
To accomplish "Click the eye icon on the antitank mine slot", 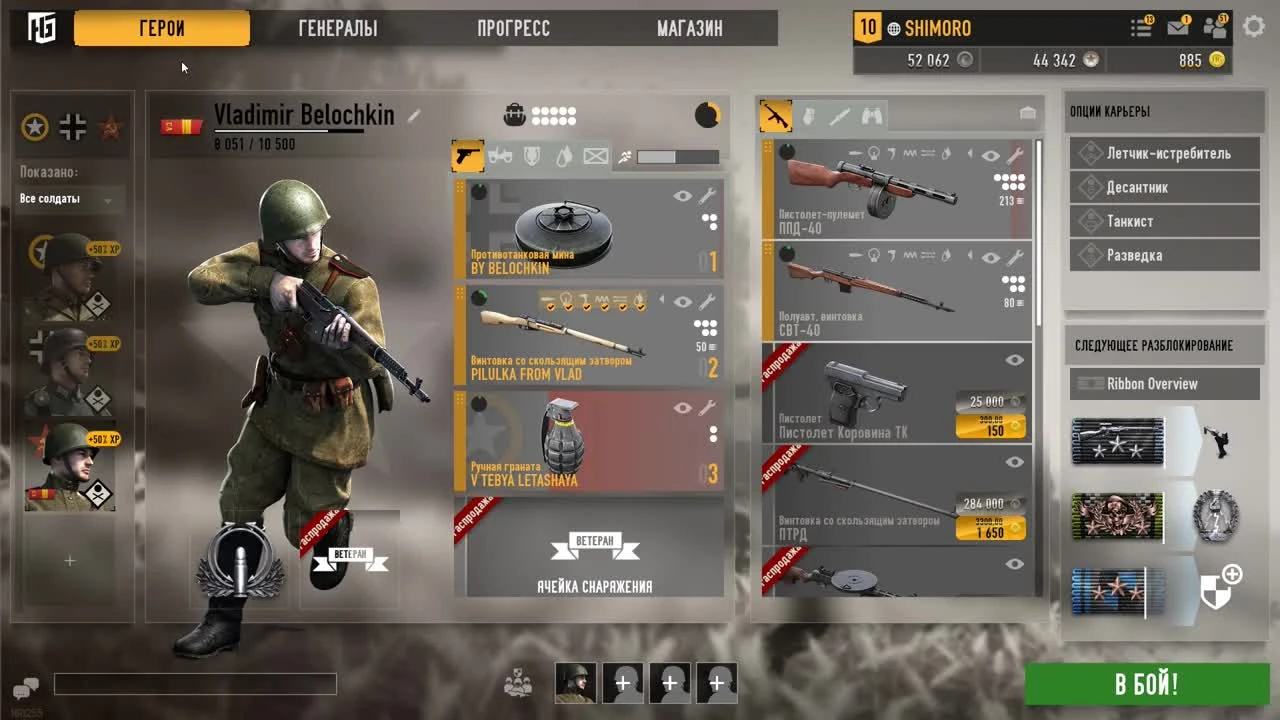I will (683, 197).
